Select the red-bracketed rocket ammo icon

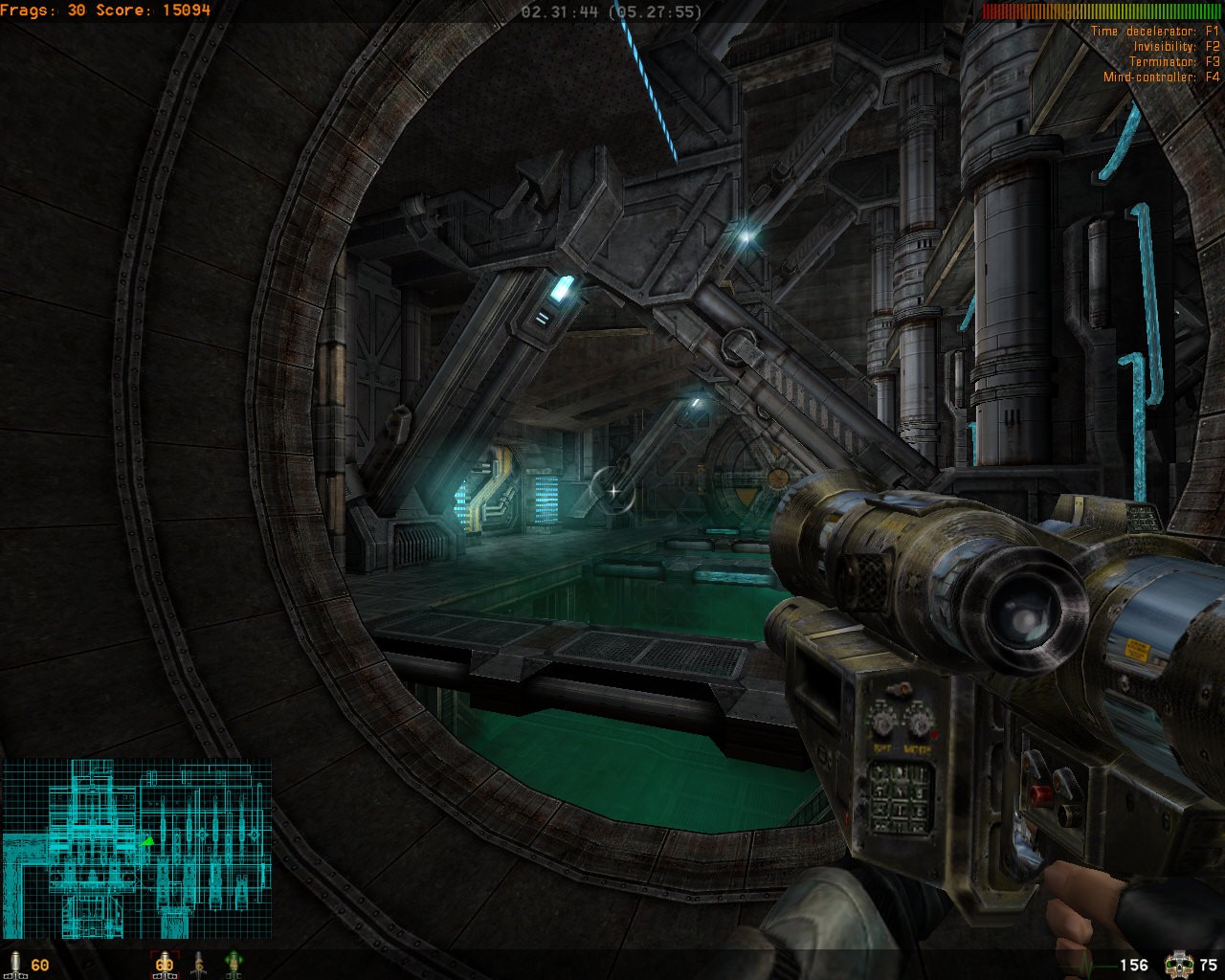tap(165, 963)
